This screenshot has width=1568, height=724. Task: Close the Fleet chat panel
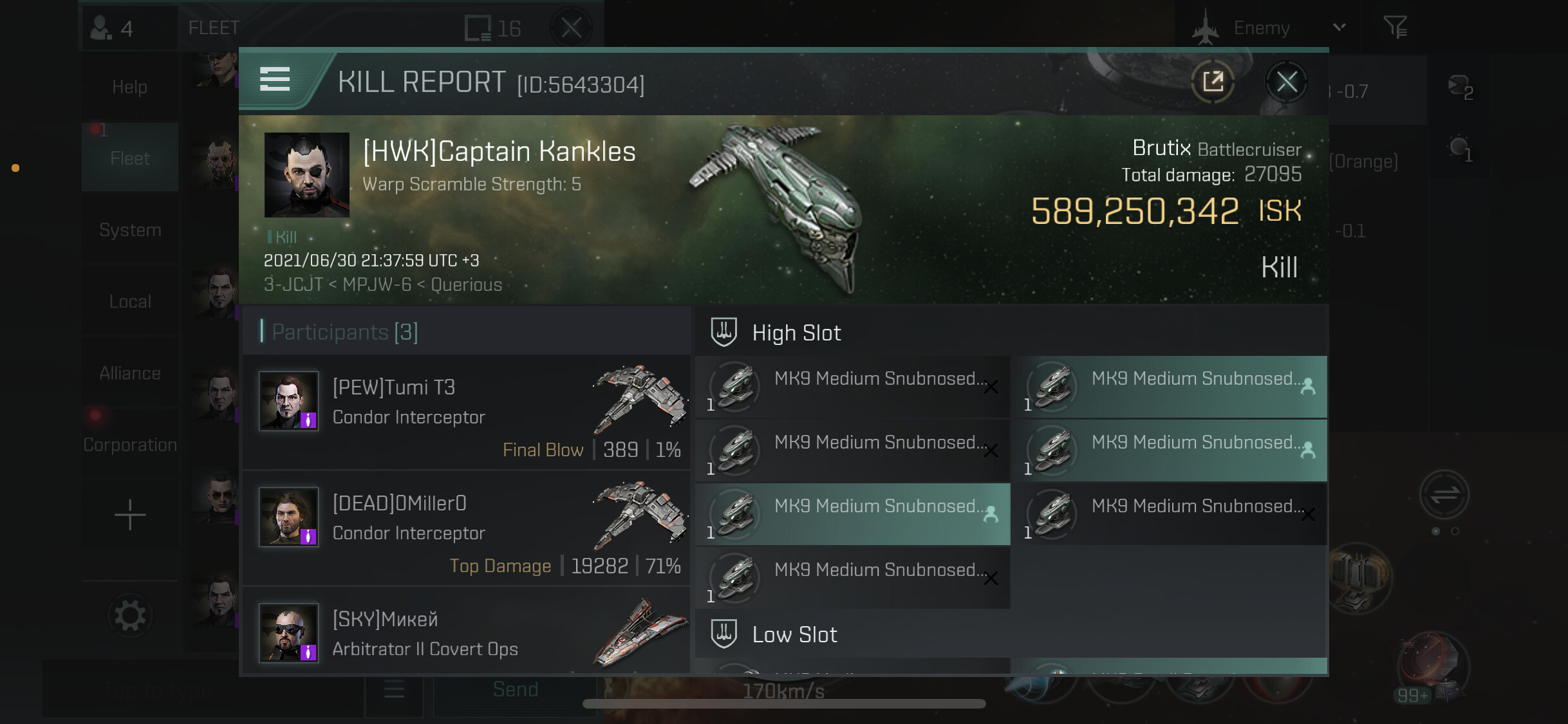coord(571,28)
